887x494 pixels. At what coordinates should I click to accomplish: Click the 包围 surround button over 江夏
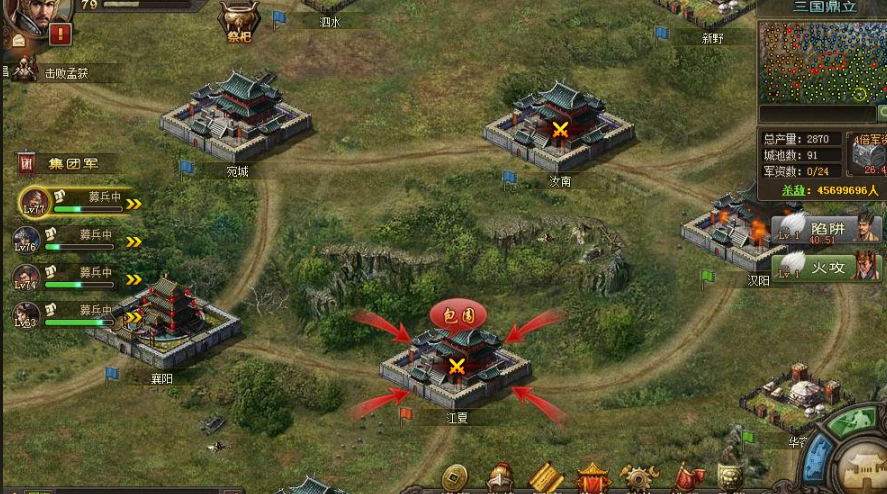[458, 314]
